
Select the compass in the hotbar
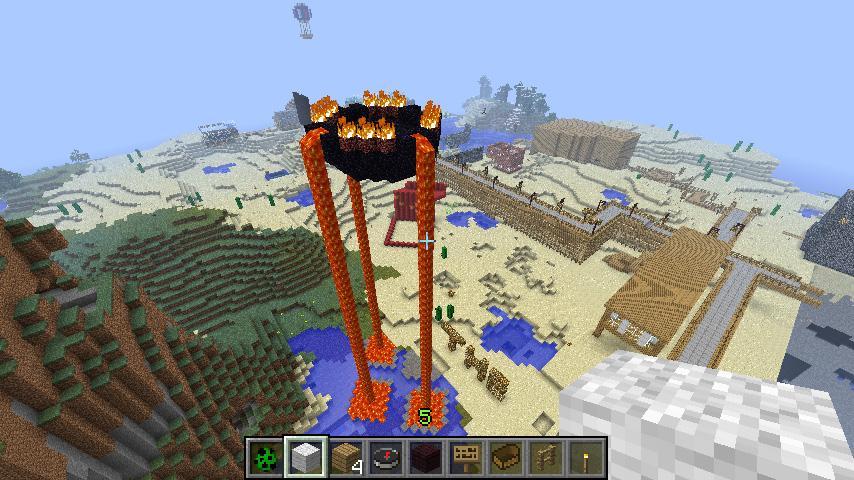click(385, 458)
